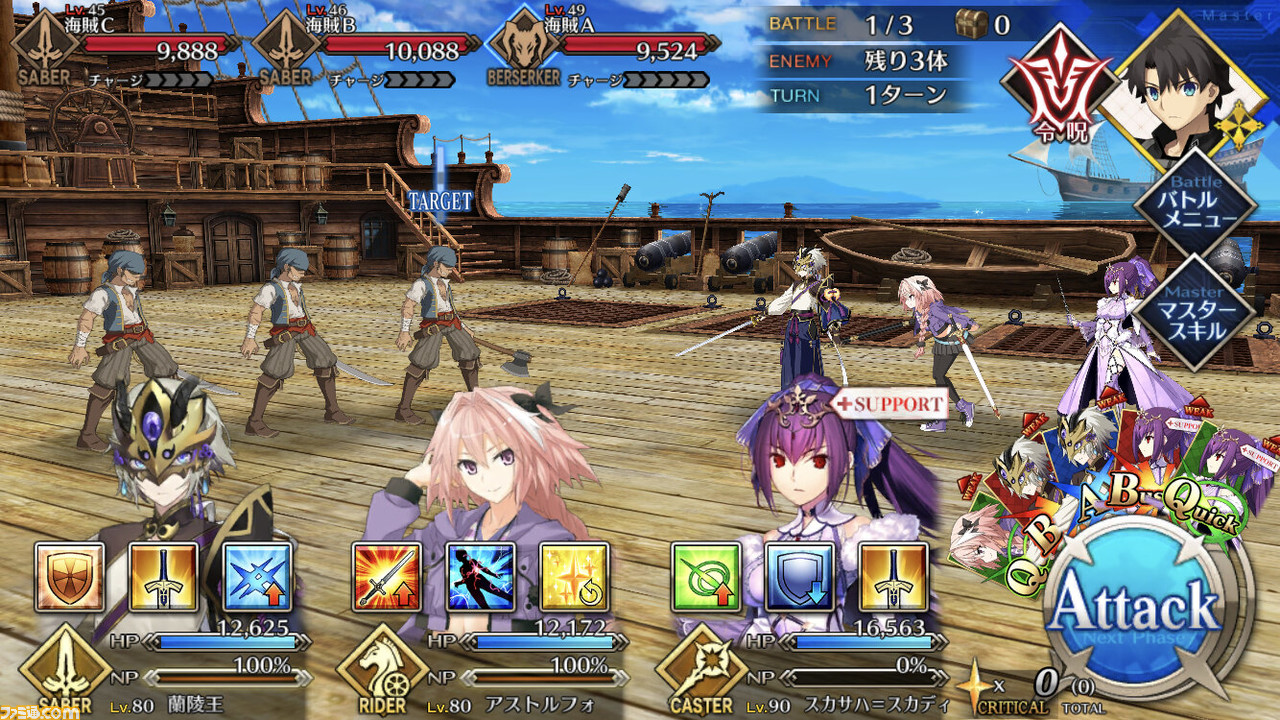Activate Skadi's green Quick-up skill
Image resolution: width=1280 pixels, height=720 pixels.
pyautogui.click(x=706, y=577)
